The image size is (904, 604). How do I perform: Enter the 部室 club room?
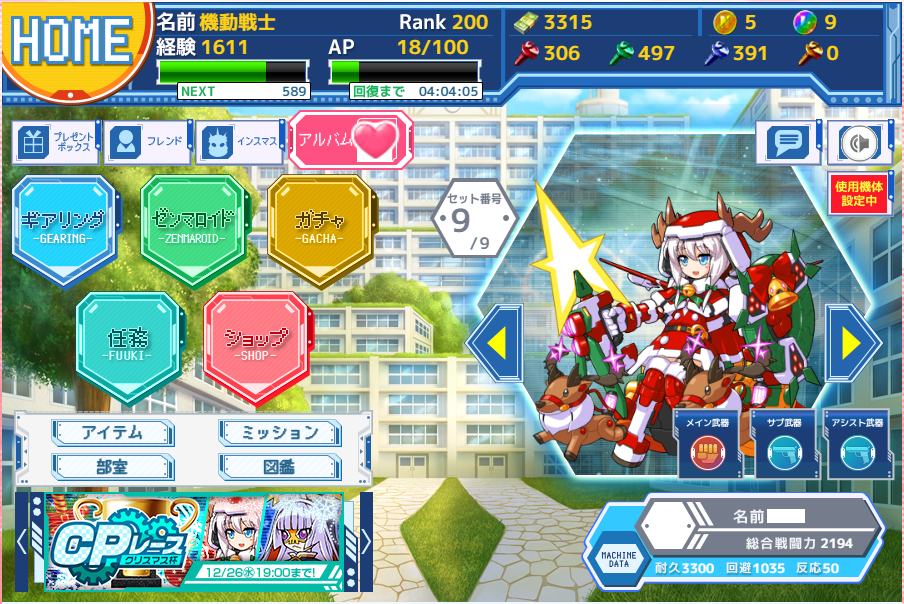[113, 466]
